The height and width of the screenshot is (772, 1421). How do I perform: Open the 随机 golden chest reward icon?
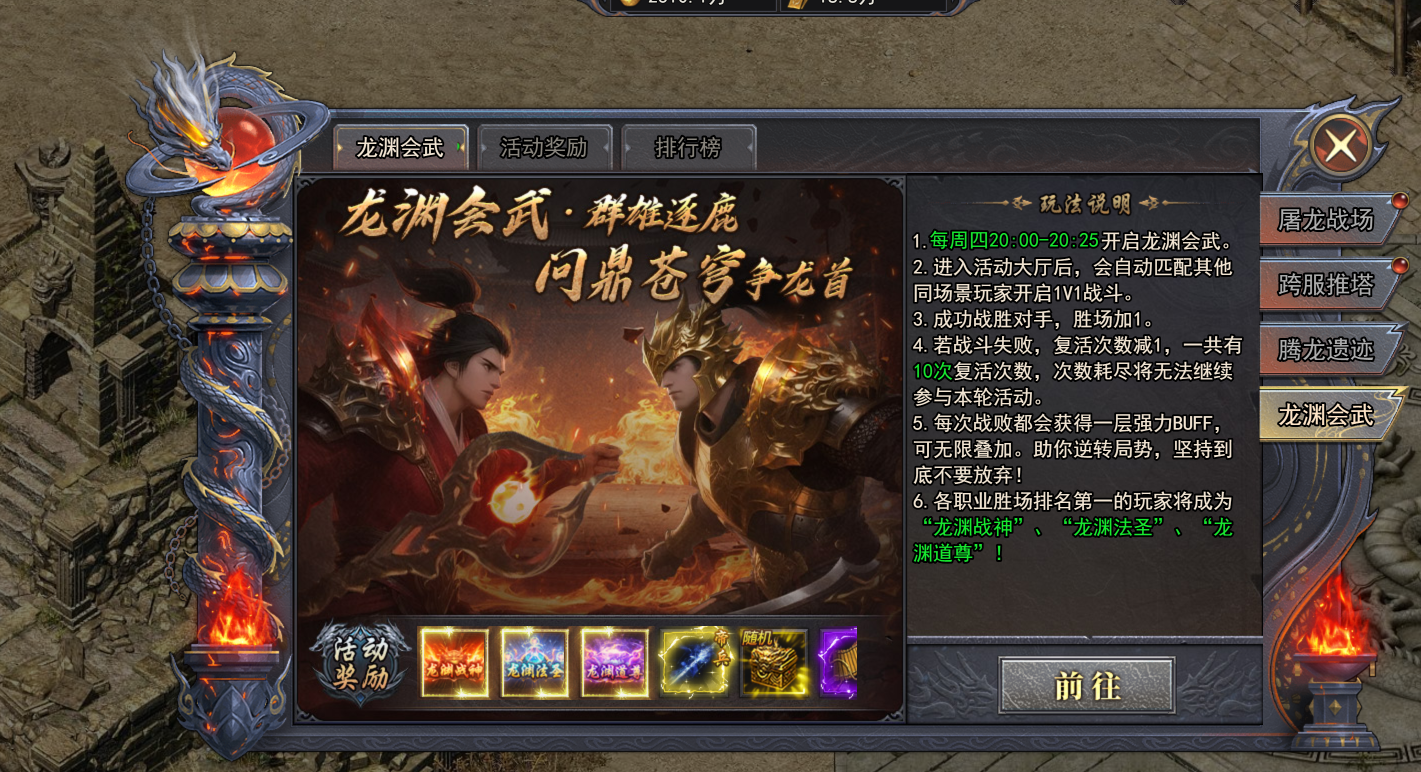pos(772,663)
